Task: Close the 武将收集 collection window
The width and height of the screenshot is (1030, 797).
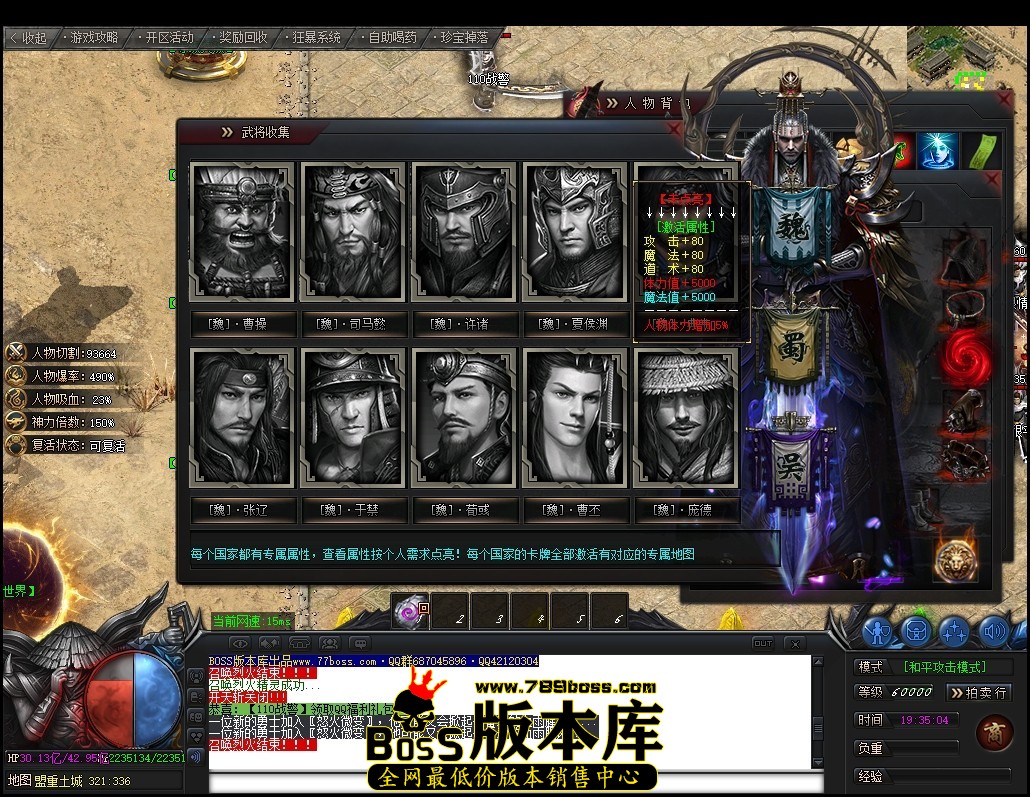Action: coord(674,130)
